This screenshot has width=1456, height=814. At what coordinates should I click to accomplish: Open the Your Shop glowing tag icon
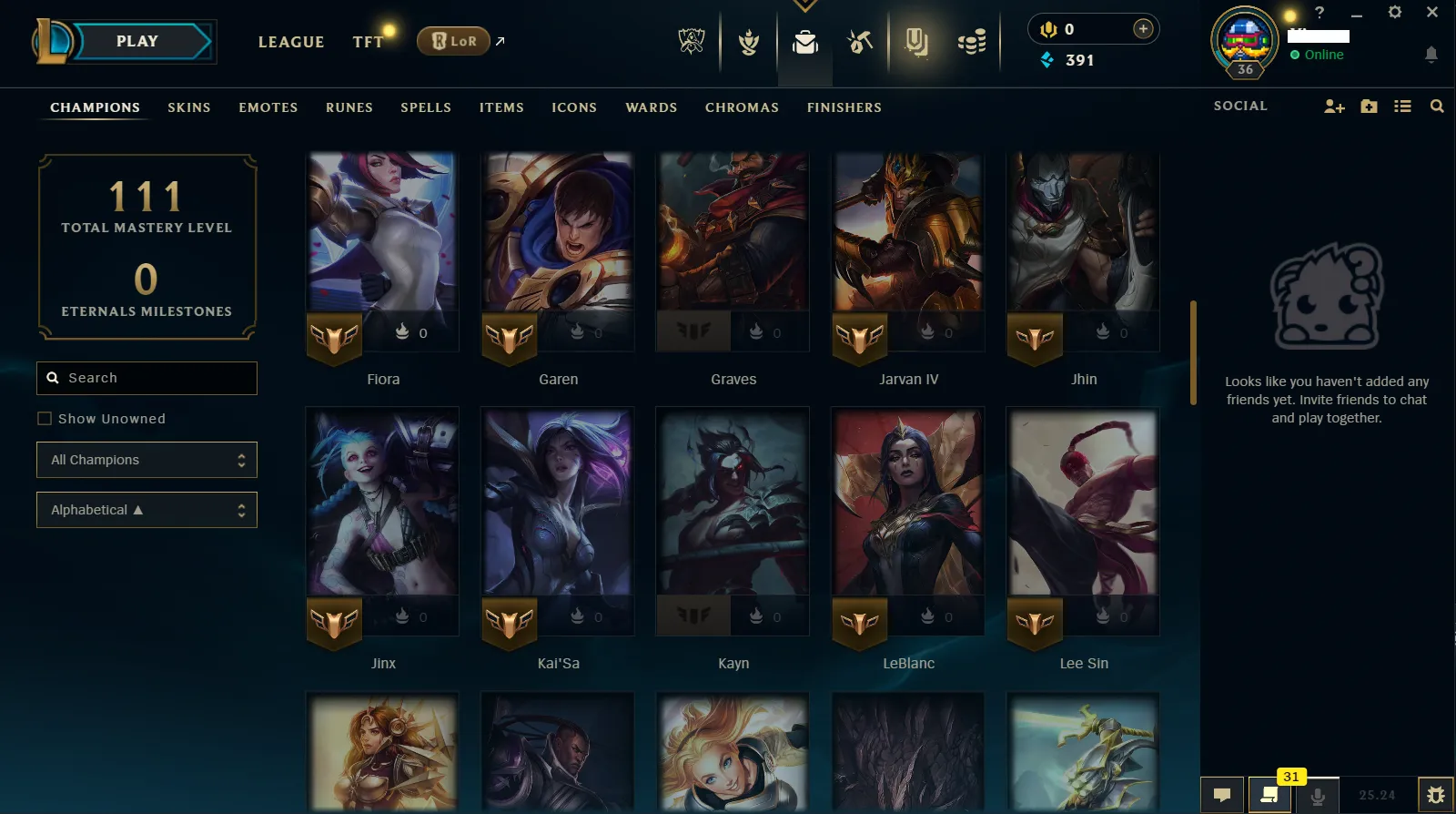tap(916, 41)
